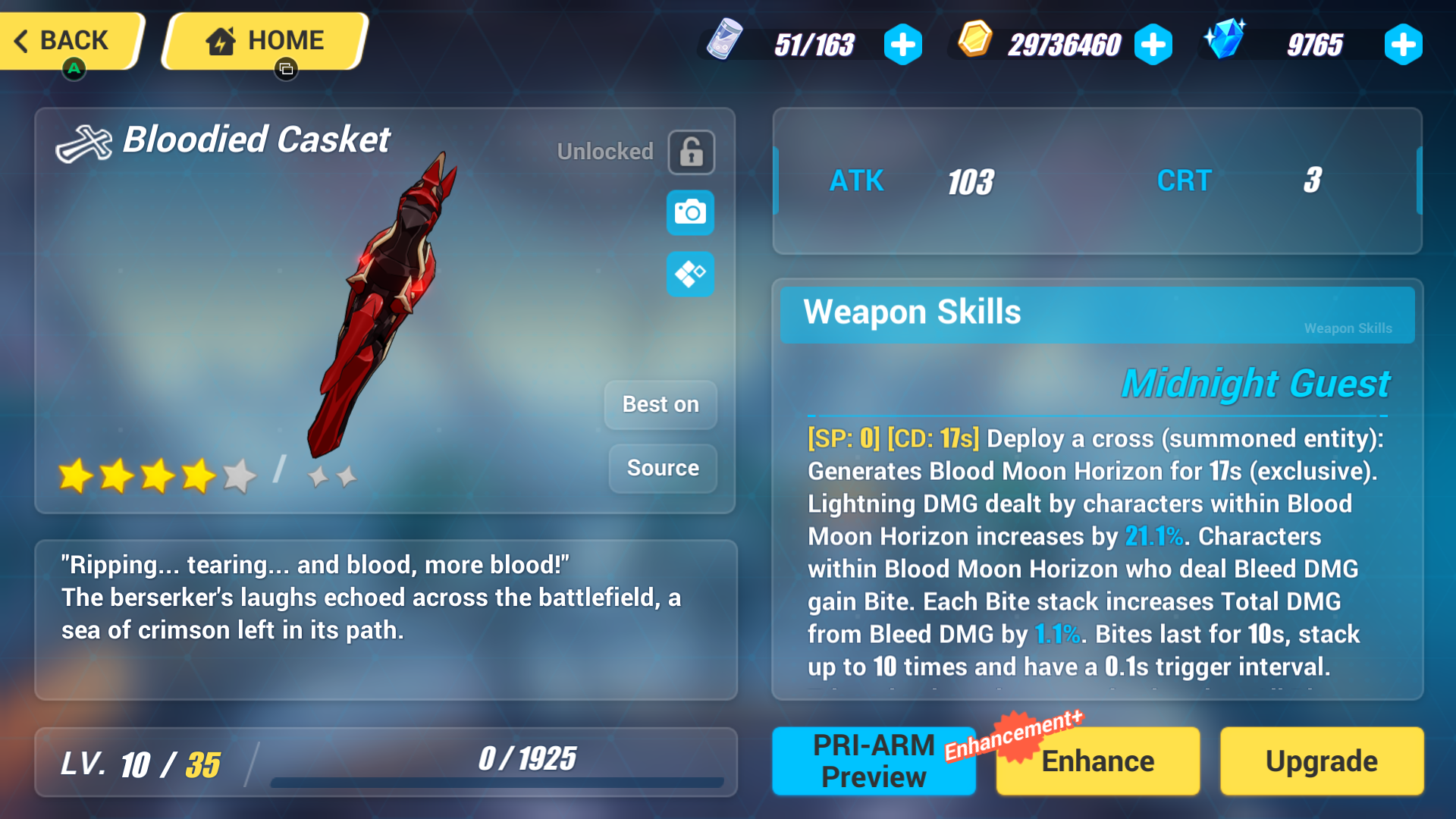
Task: Purchase crystals via the rightmost plus icon
Action: tap(1403, 45)
